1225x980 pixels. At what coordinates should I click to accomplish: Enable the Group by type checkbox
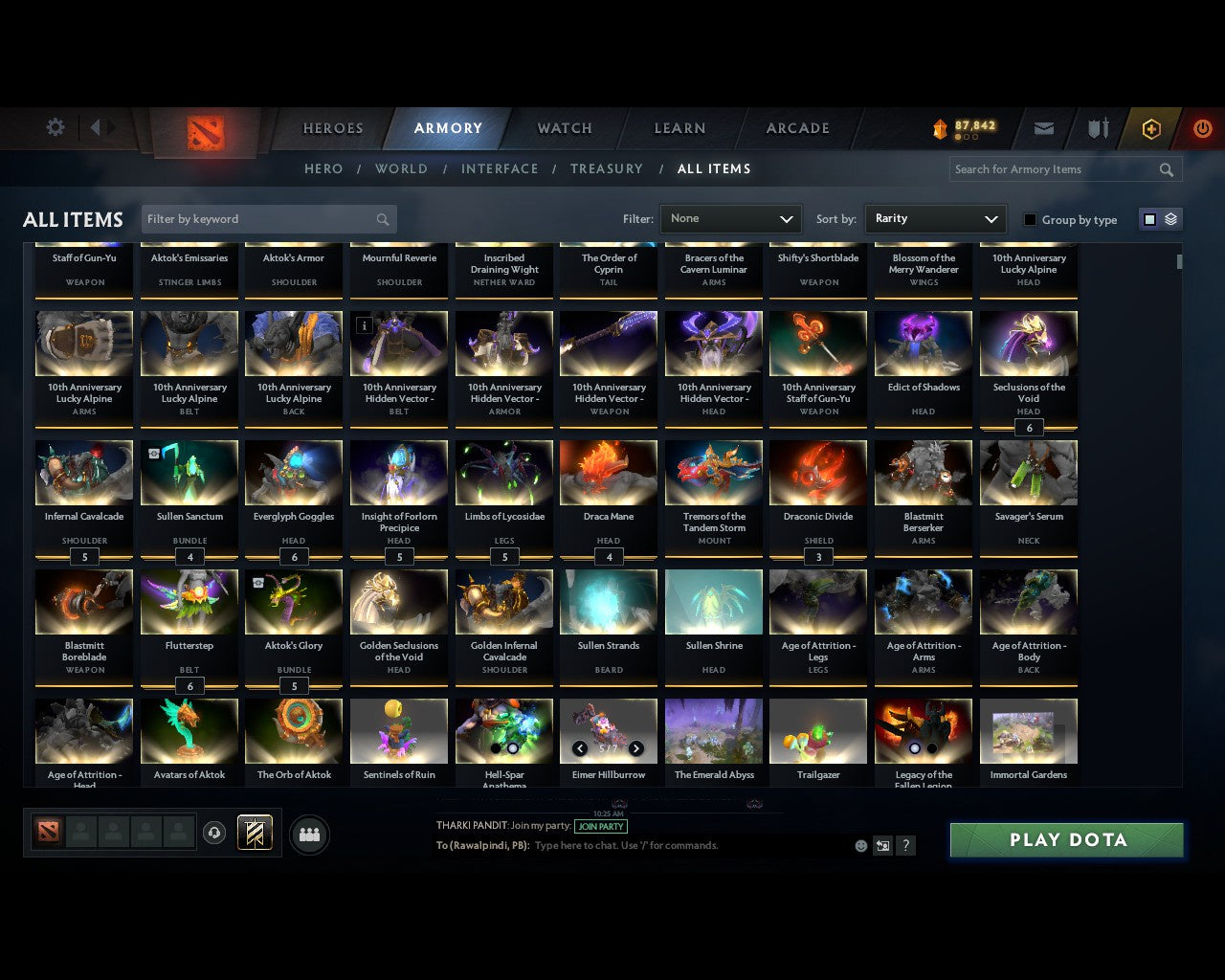1030,219
